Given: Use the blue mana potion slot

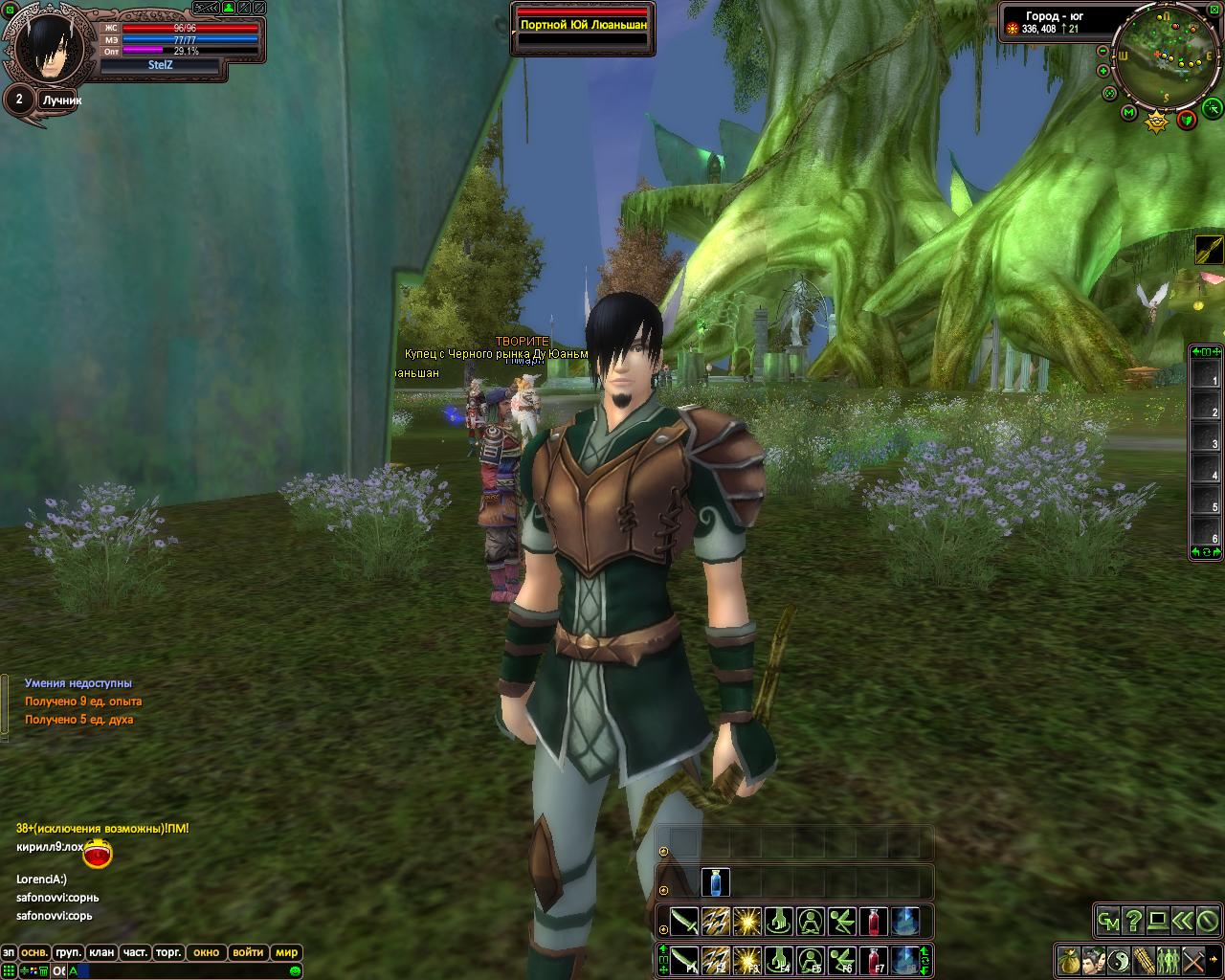Looking at the screenshot, I should point(716,881).
